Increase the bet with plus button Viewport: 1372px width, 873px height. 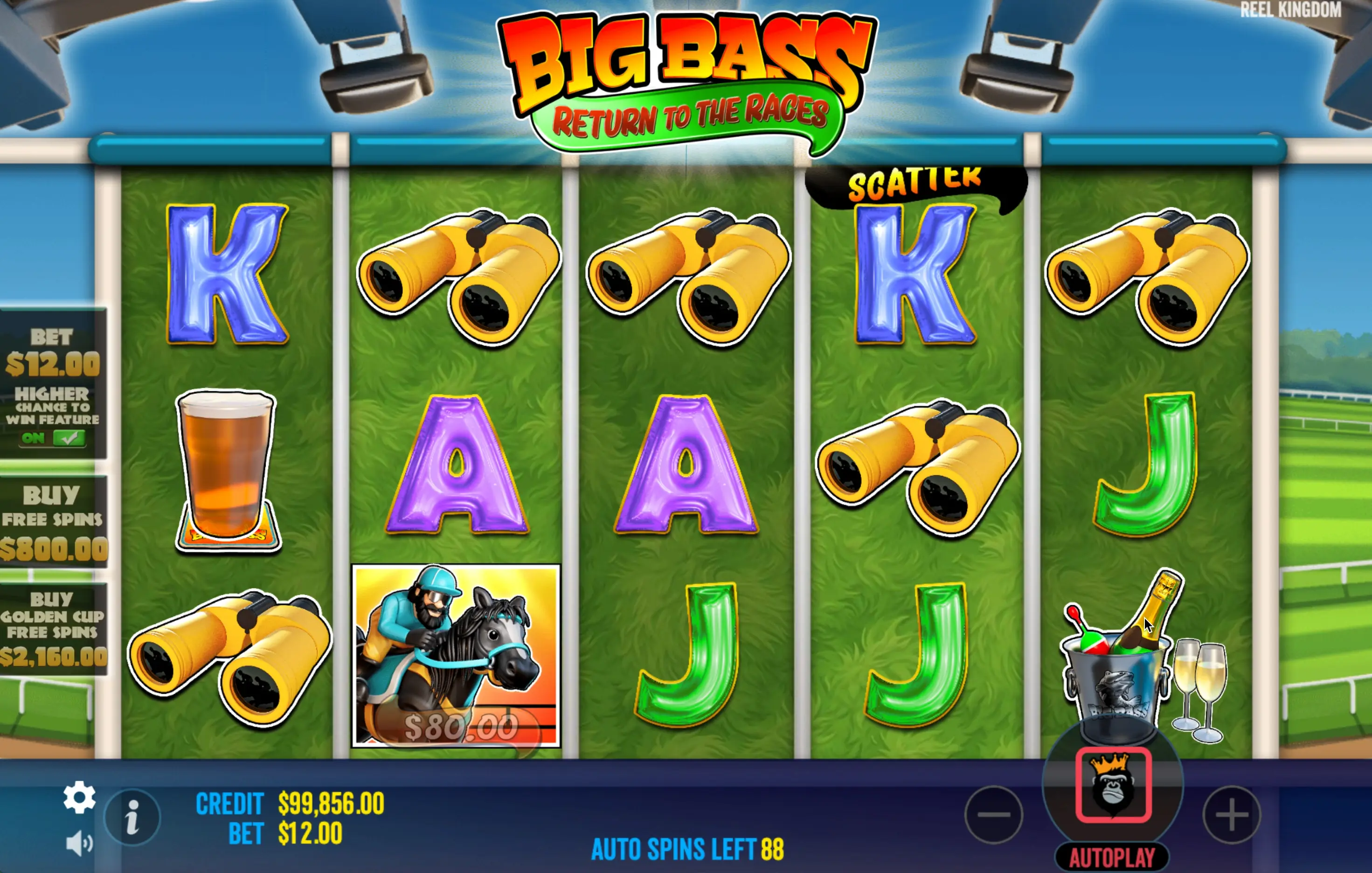pos(1231,814)
